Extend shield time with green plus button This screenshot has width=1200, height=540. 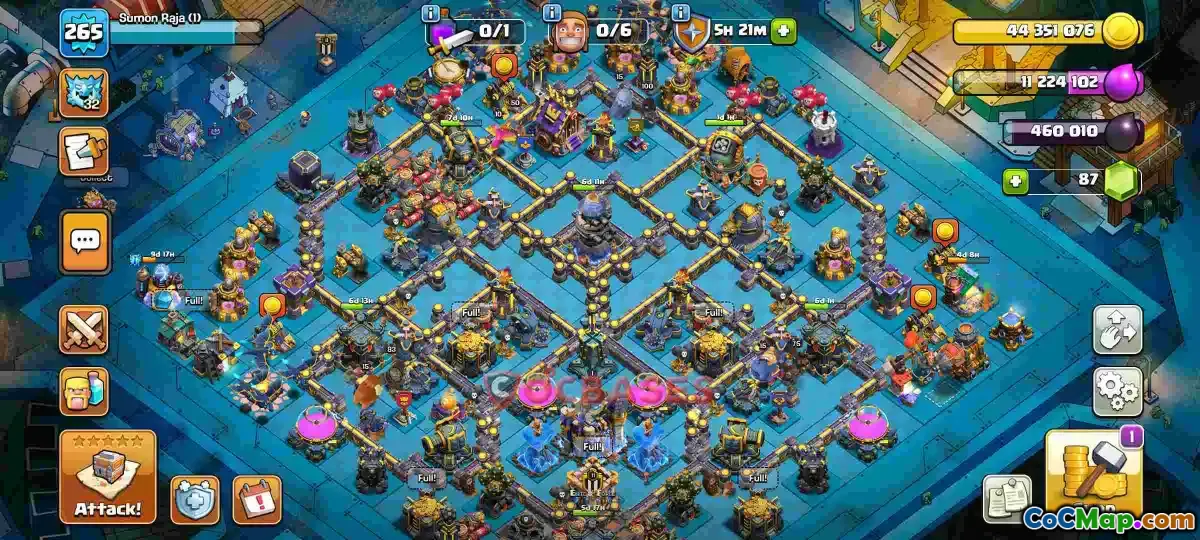coord(783,31)
